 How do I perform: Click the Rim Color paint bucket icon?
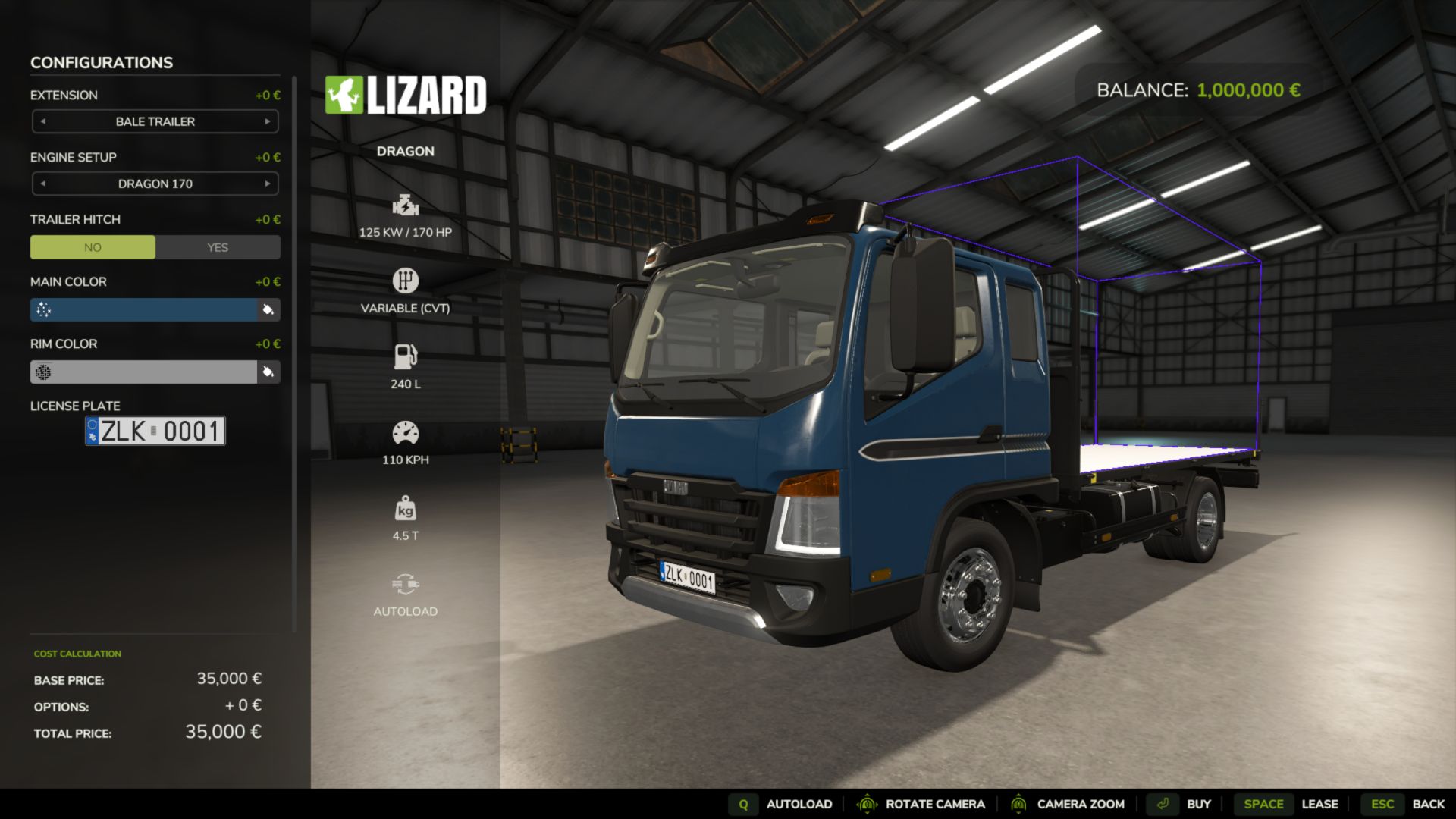(268, 372)
